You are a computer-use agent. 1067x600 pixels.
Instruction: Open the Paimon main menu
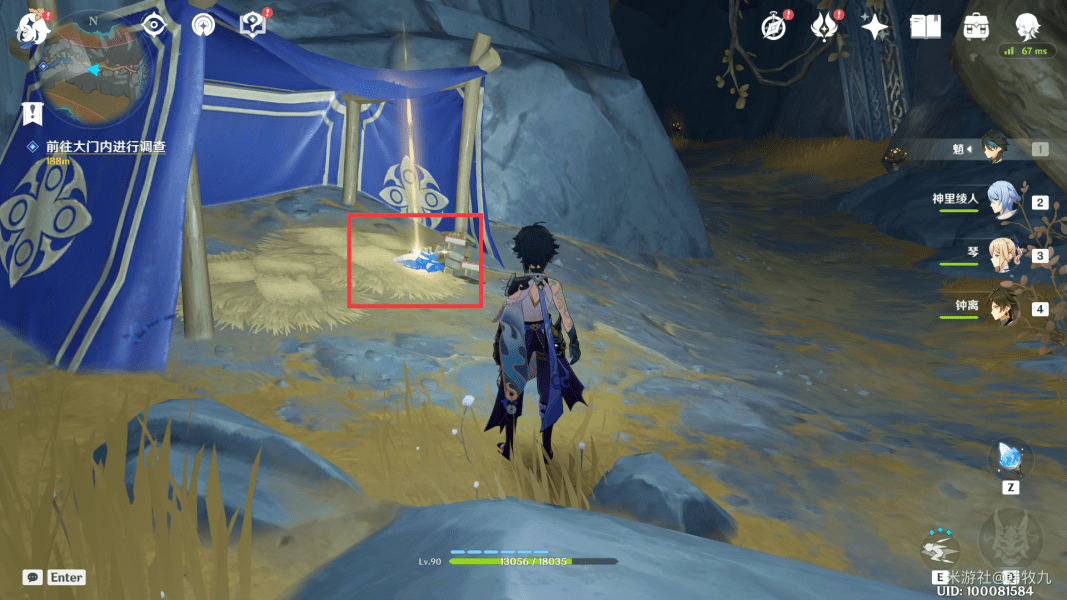coord(30,25)
